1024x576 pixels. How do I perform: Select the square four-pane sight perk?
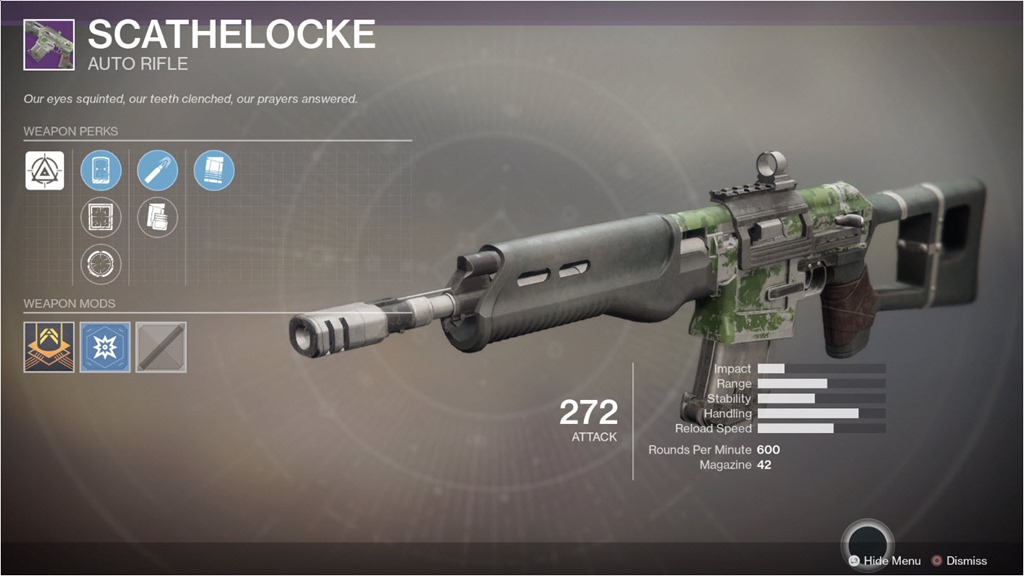[x=101, y=217]
